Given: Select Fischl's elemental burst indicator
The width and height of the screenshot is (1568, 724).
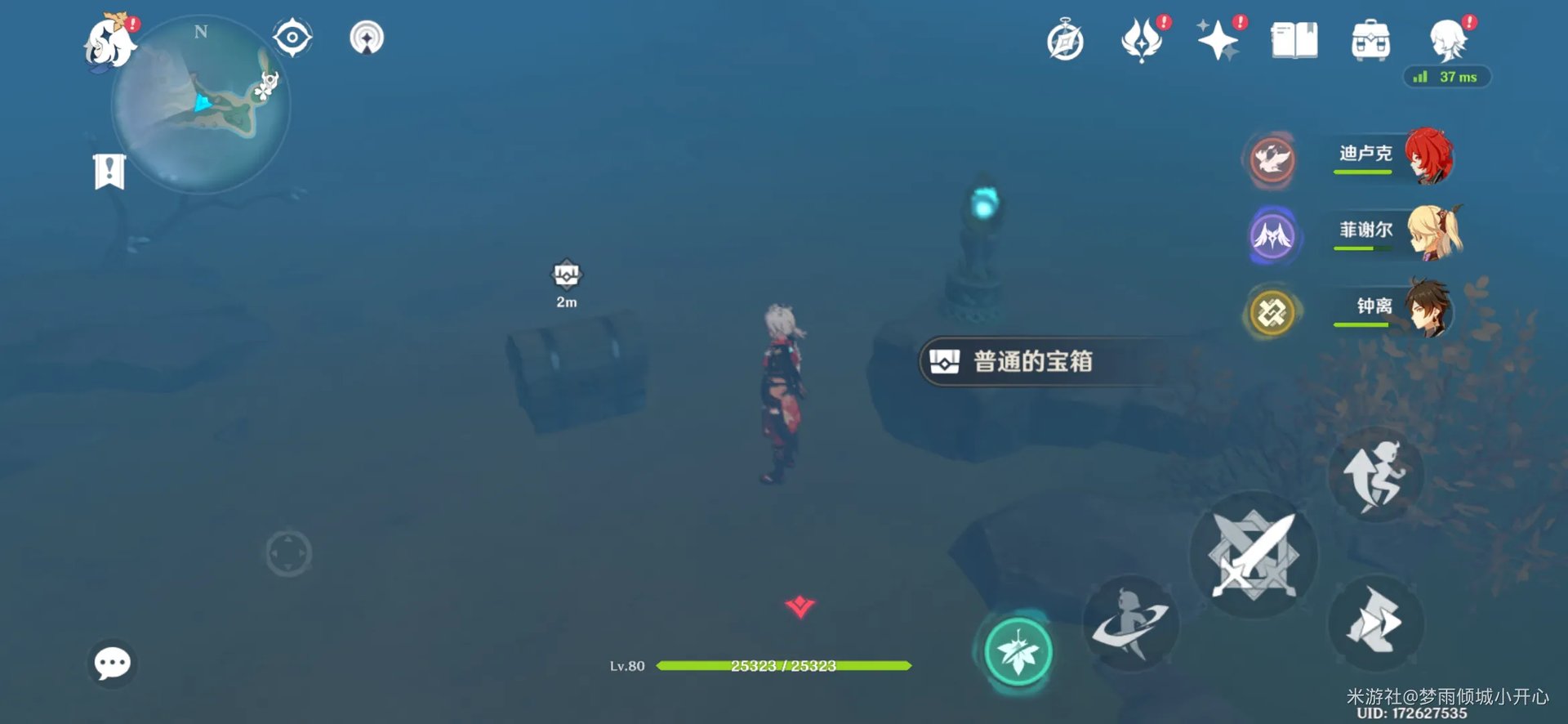Looking at the screenshot, I should tap(1272, 235).
